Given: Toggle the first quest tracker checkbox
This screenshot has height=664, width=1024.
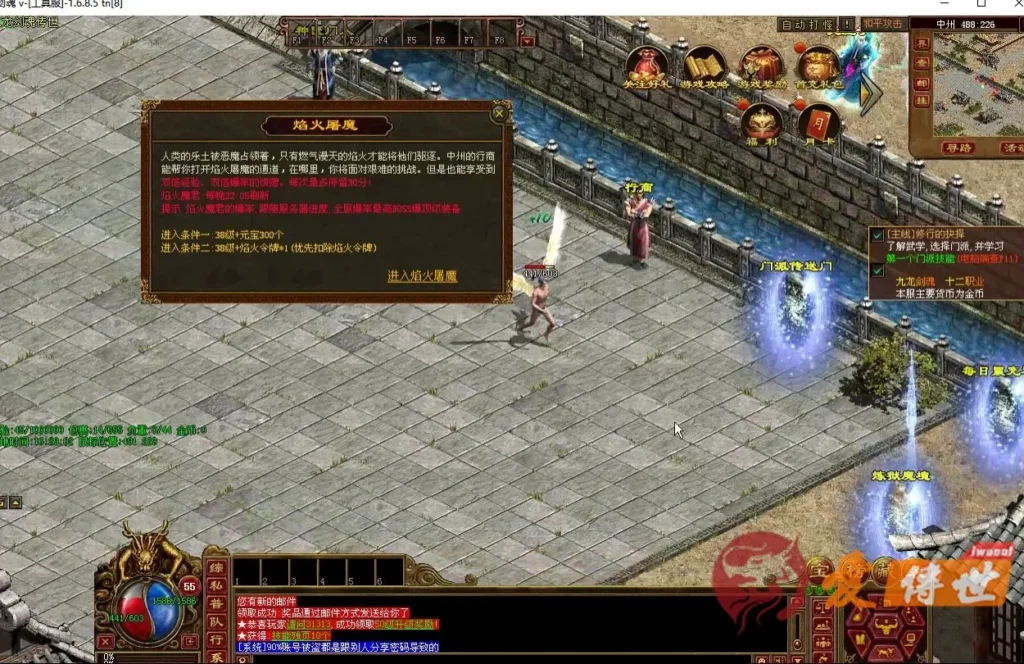Looking at the screenshot, I should click(877, 236).
